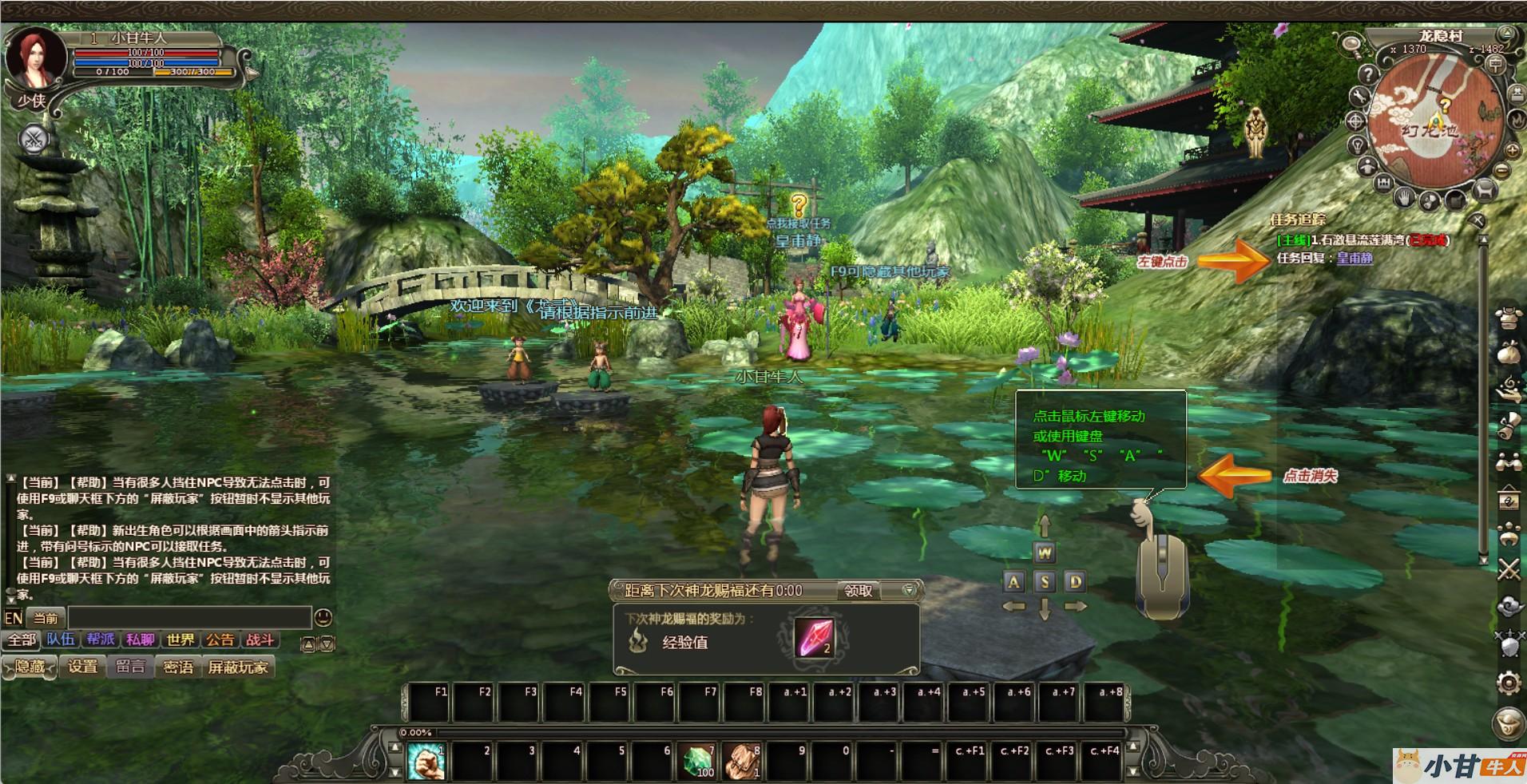Viewport: 1527px width, 784px height.
Task: Toggle the 屏蔽玩家 block players button
Action: (238, 667)
